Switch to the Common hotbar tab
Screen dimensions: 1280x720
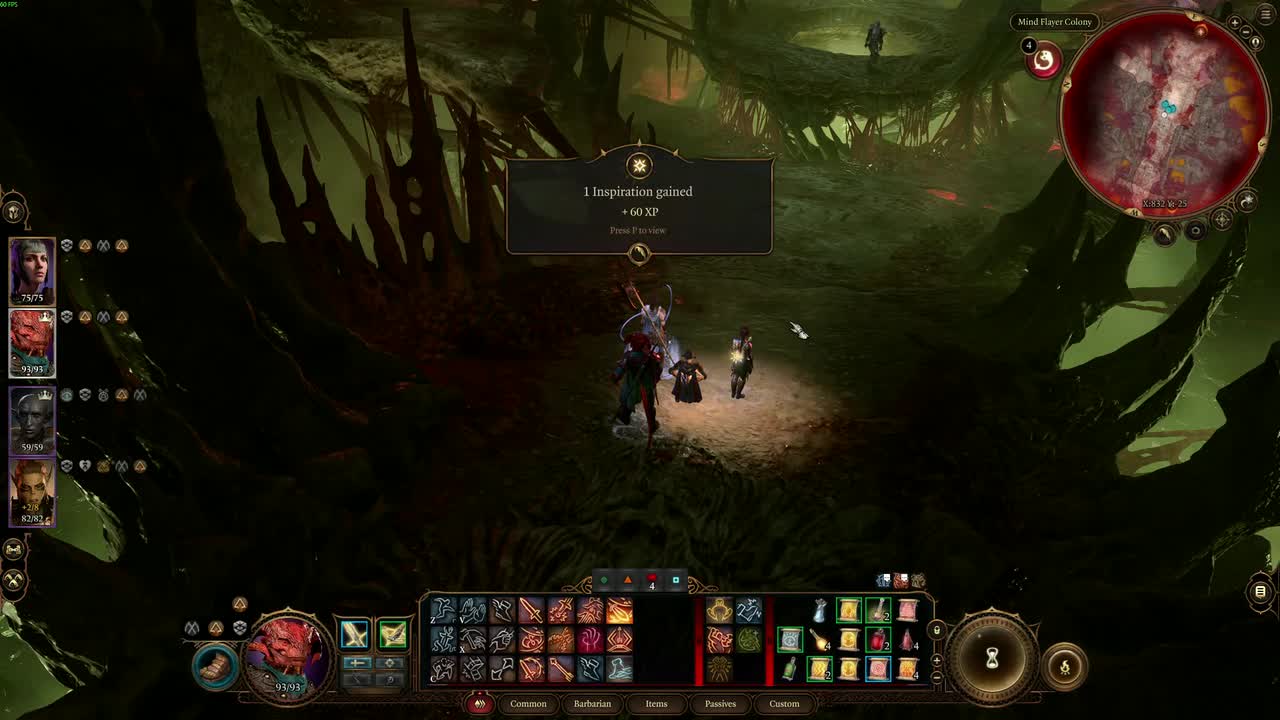[x=528, y=704]
